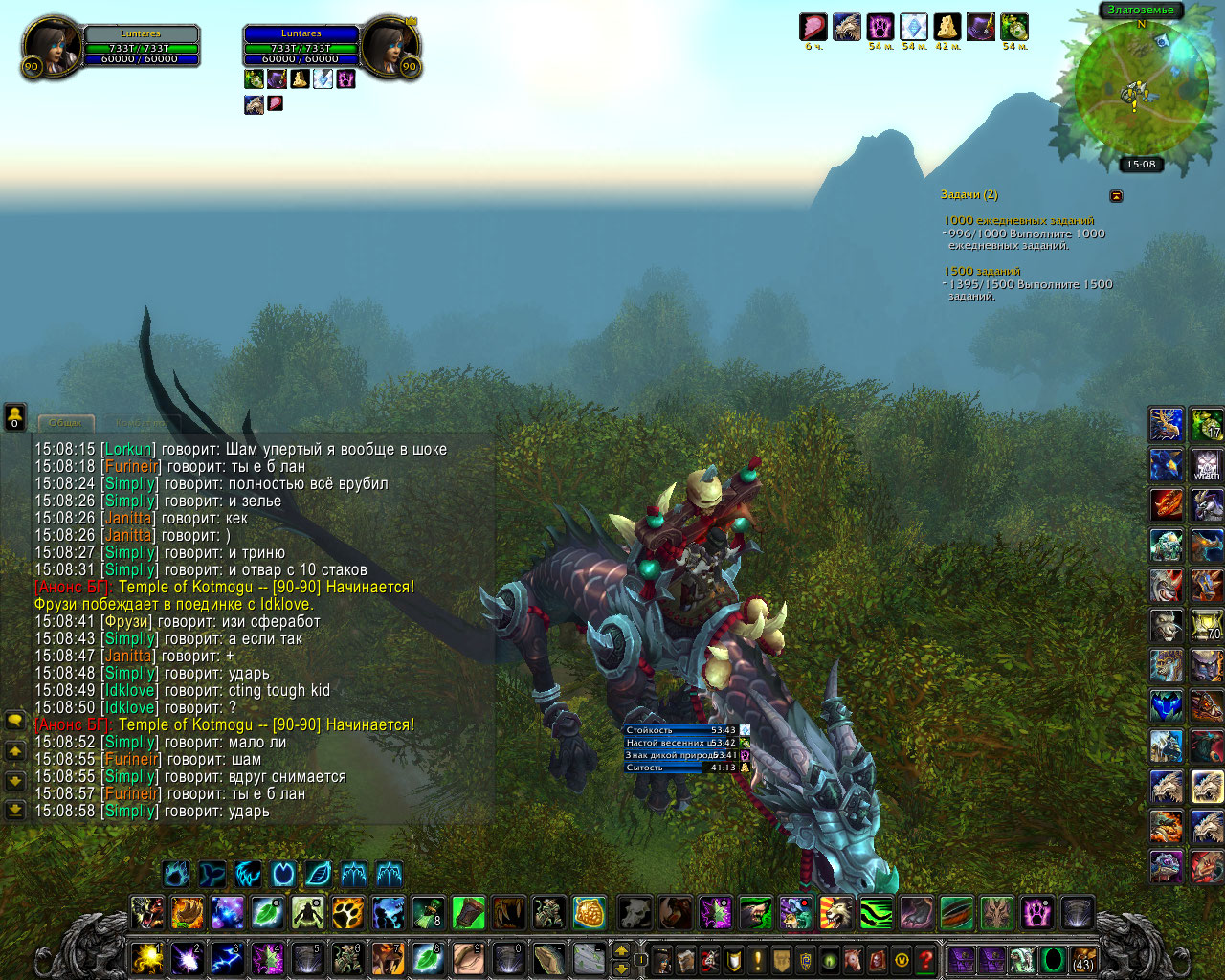The image size is (1225, 980).
Task: Select the pink steak food buff
Action: (813, 27)
